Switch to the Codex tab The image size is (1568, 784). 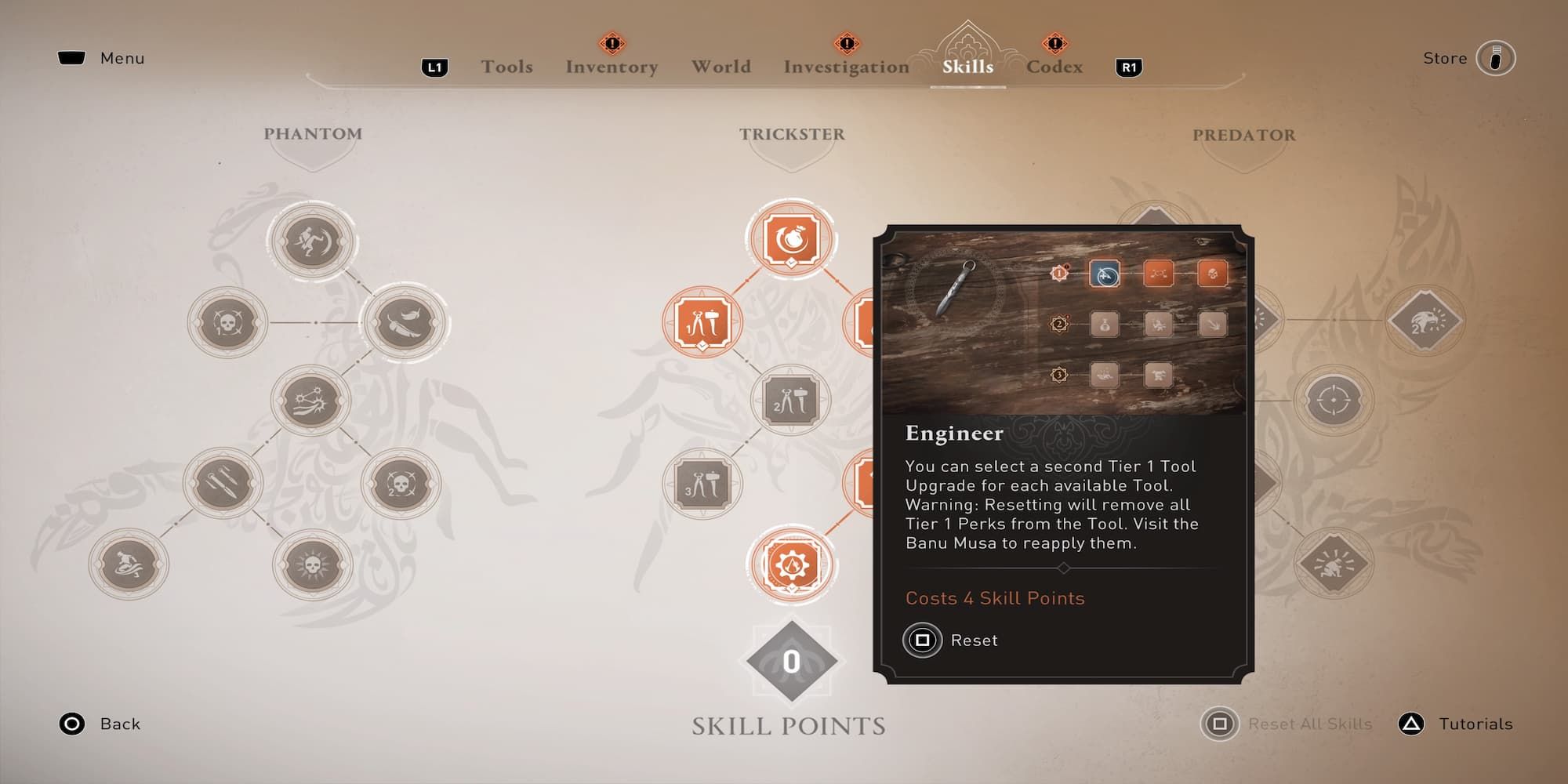[1054, 67]
